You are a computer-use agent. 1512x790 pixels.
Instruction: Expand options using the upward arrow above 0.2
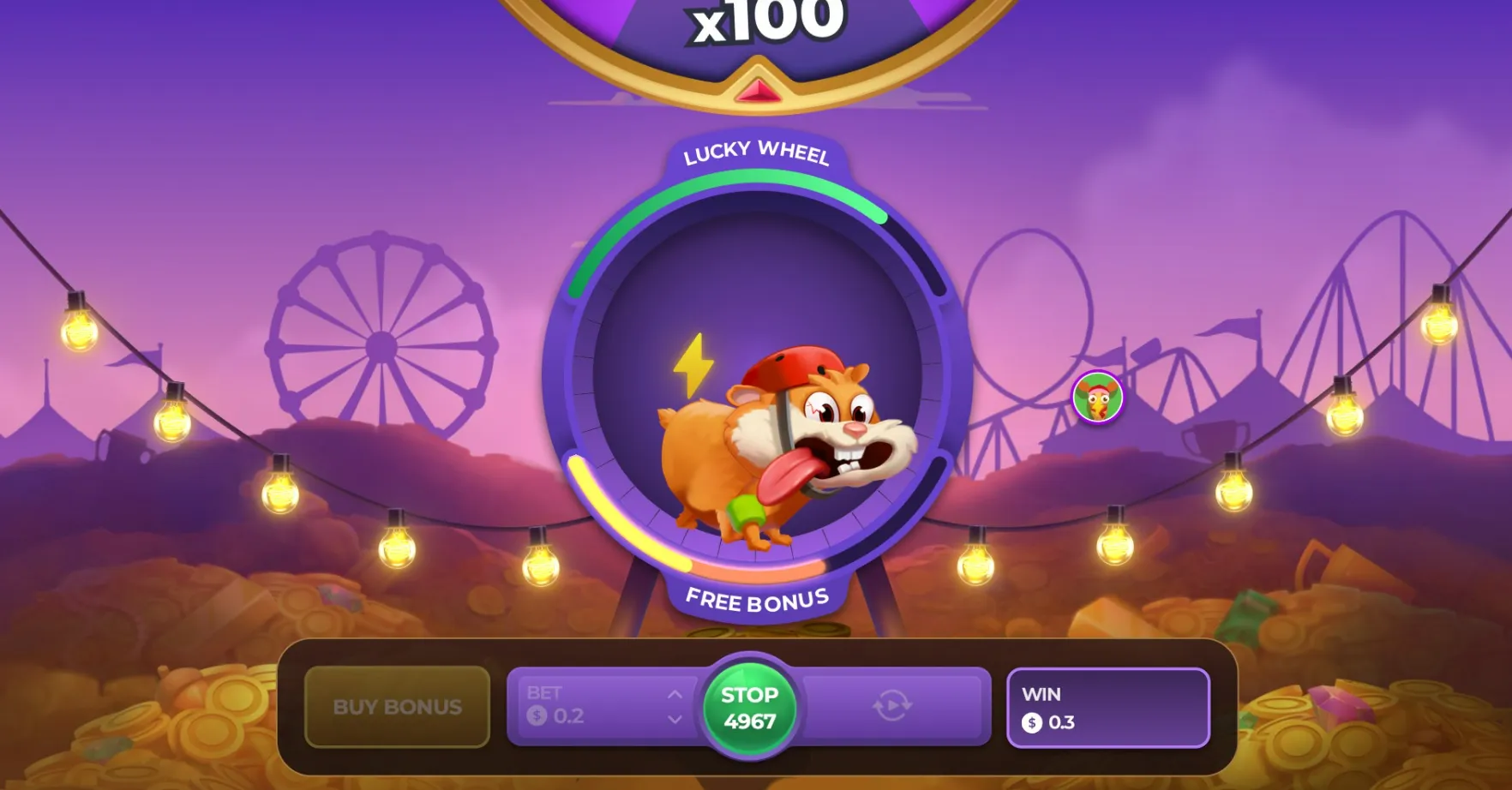(675, 696)
